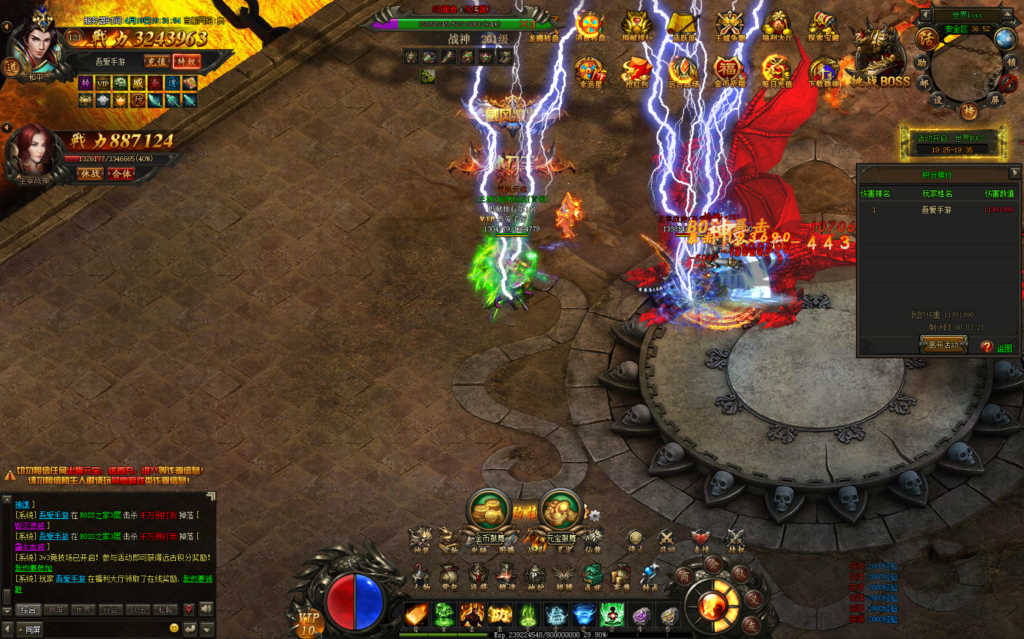Activate the green skull skill slot
This screenshot has height=639, width=1024.
point(444,614)
